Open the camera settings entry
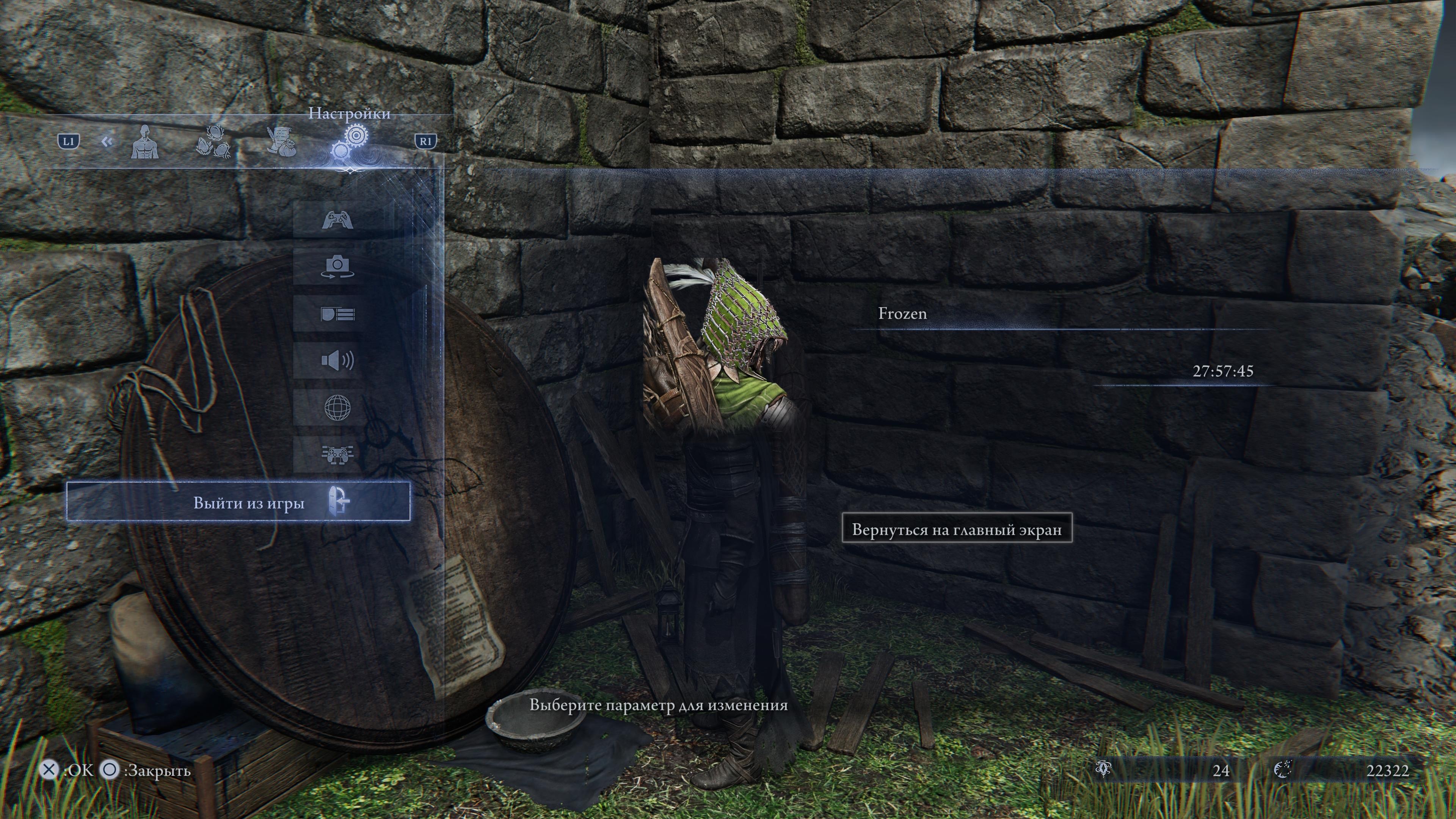The height and width of the screenshot is (819, 1456). tap(337, 266)
